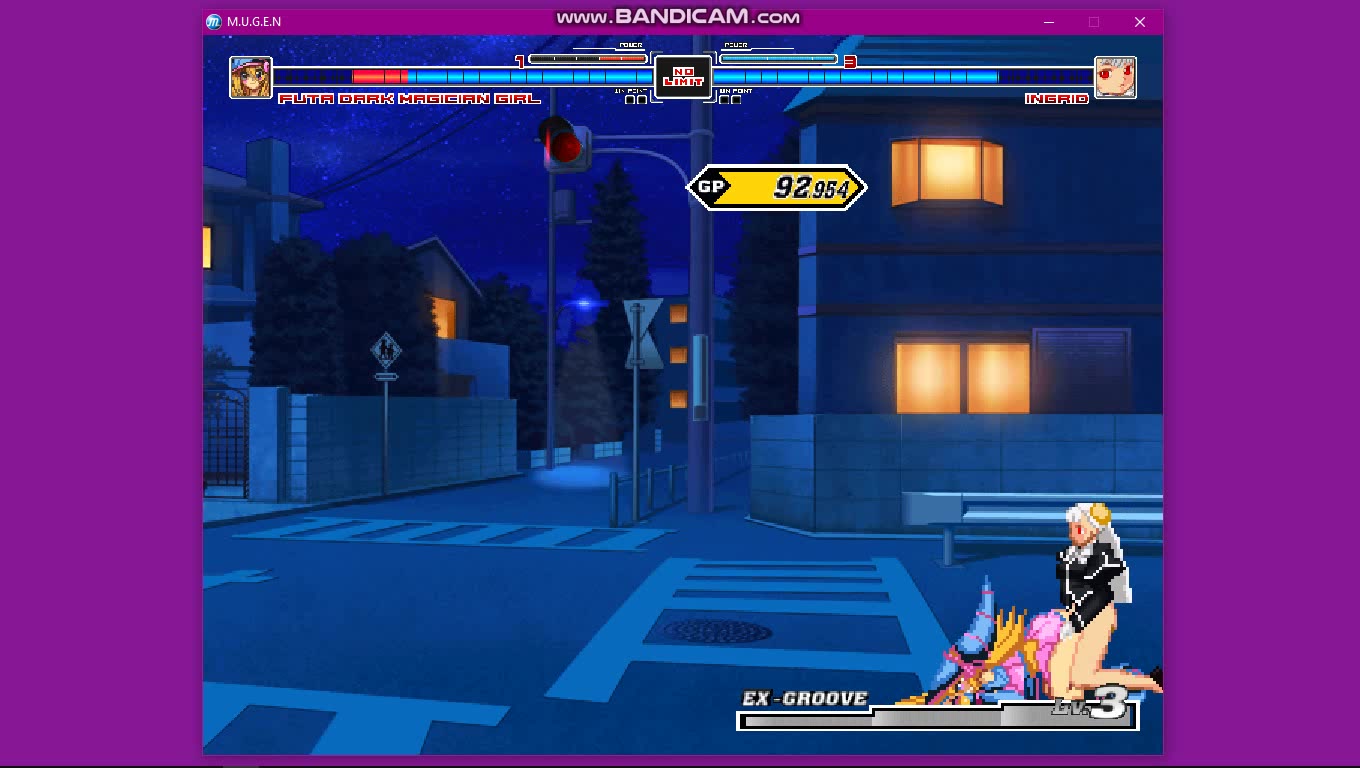Click Futa Dark Magician Girl's portrait
Screen dimensions: 1360x768
click(x=251, y=77)
